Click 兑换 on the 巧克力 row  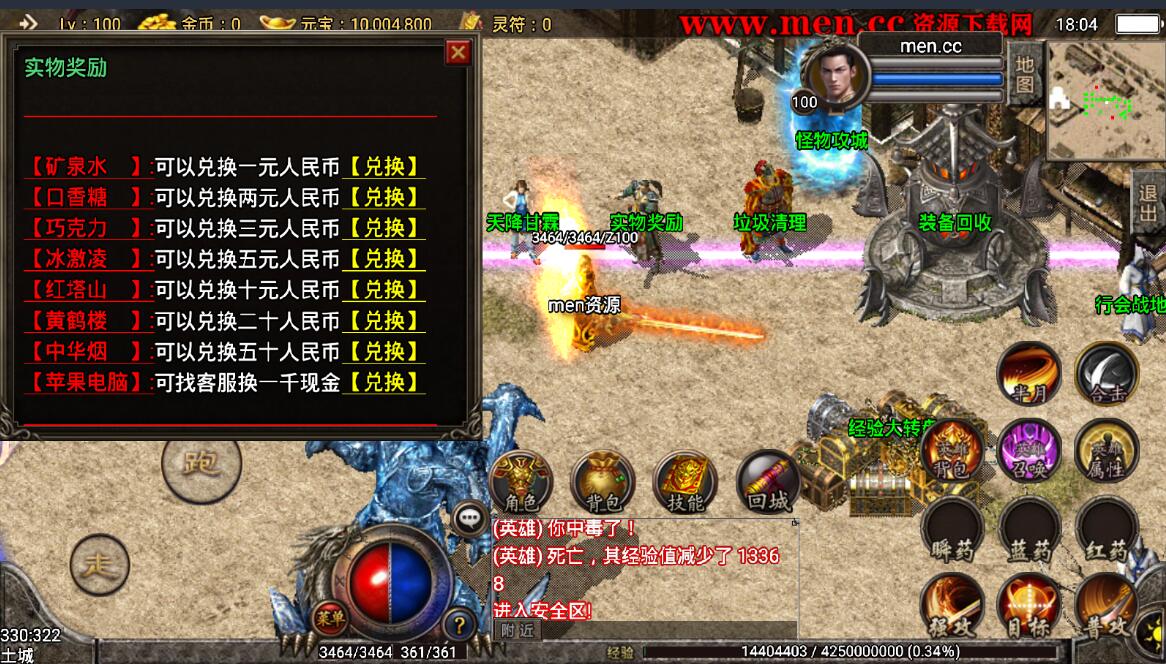pos(384,228)
